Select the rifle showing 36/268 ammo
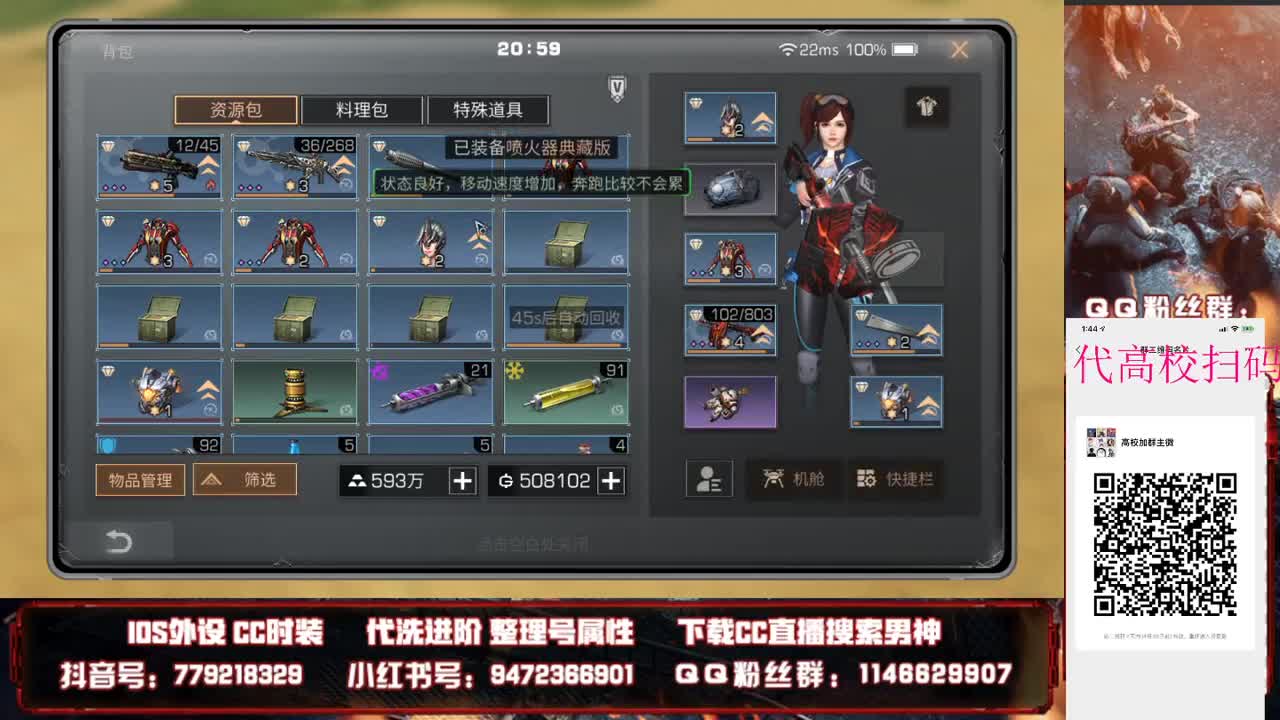The height and width of the screenshot is (720, 1280). 294,166
